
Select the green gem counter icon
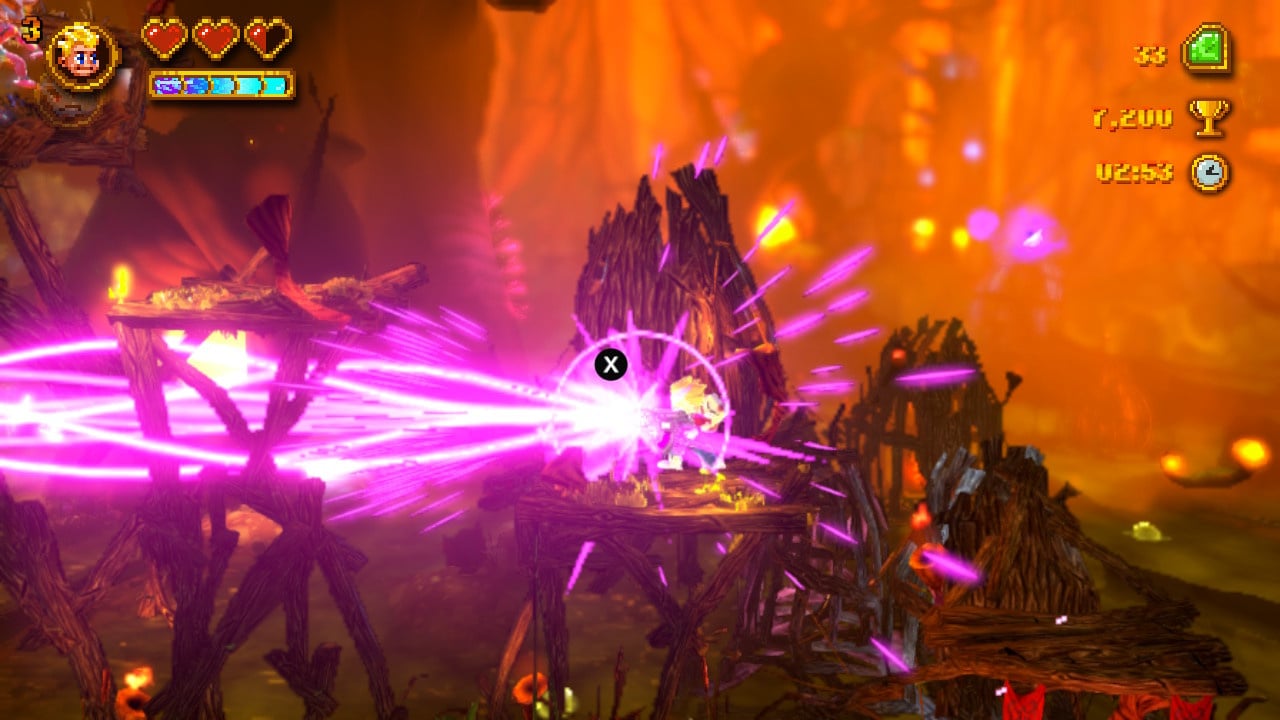pyautogui.click(x=1206, y=49)
